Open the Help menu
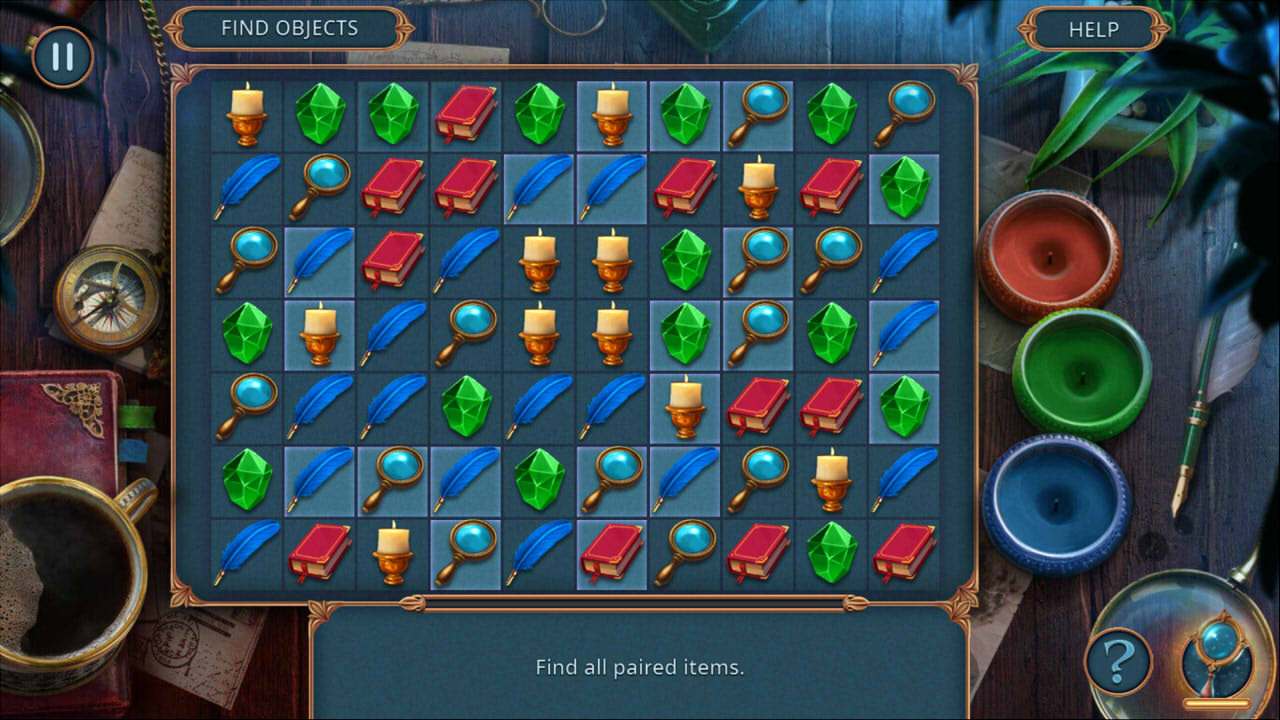The image size is (1280, 720). pyautogui.click(x=1092, y=29)
